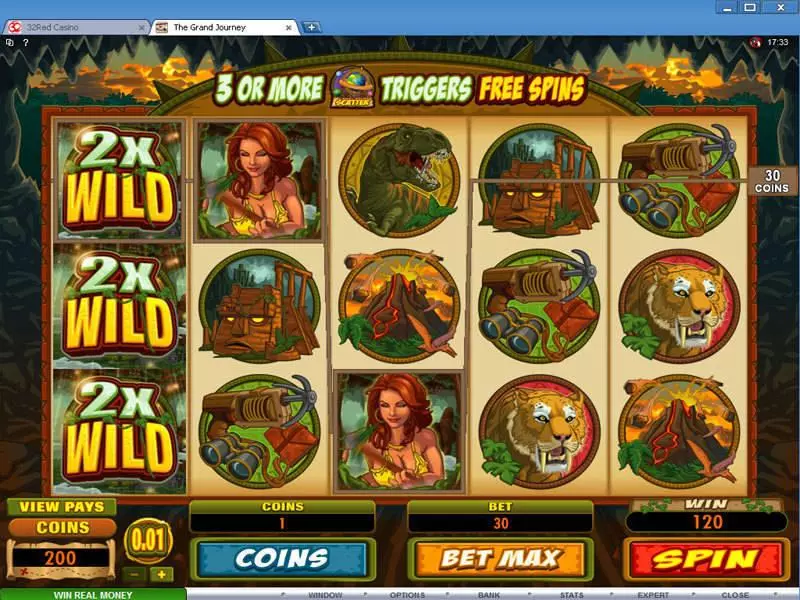Screen dimensions: 800x600
Task: Decrease coin size with the minus button
Action: tap(135, 575)
